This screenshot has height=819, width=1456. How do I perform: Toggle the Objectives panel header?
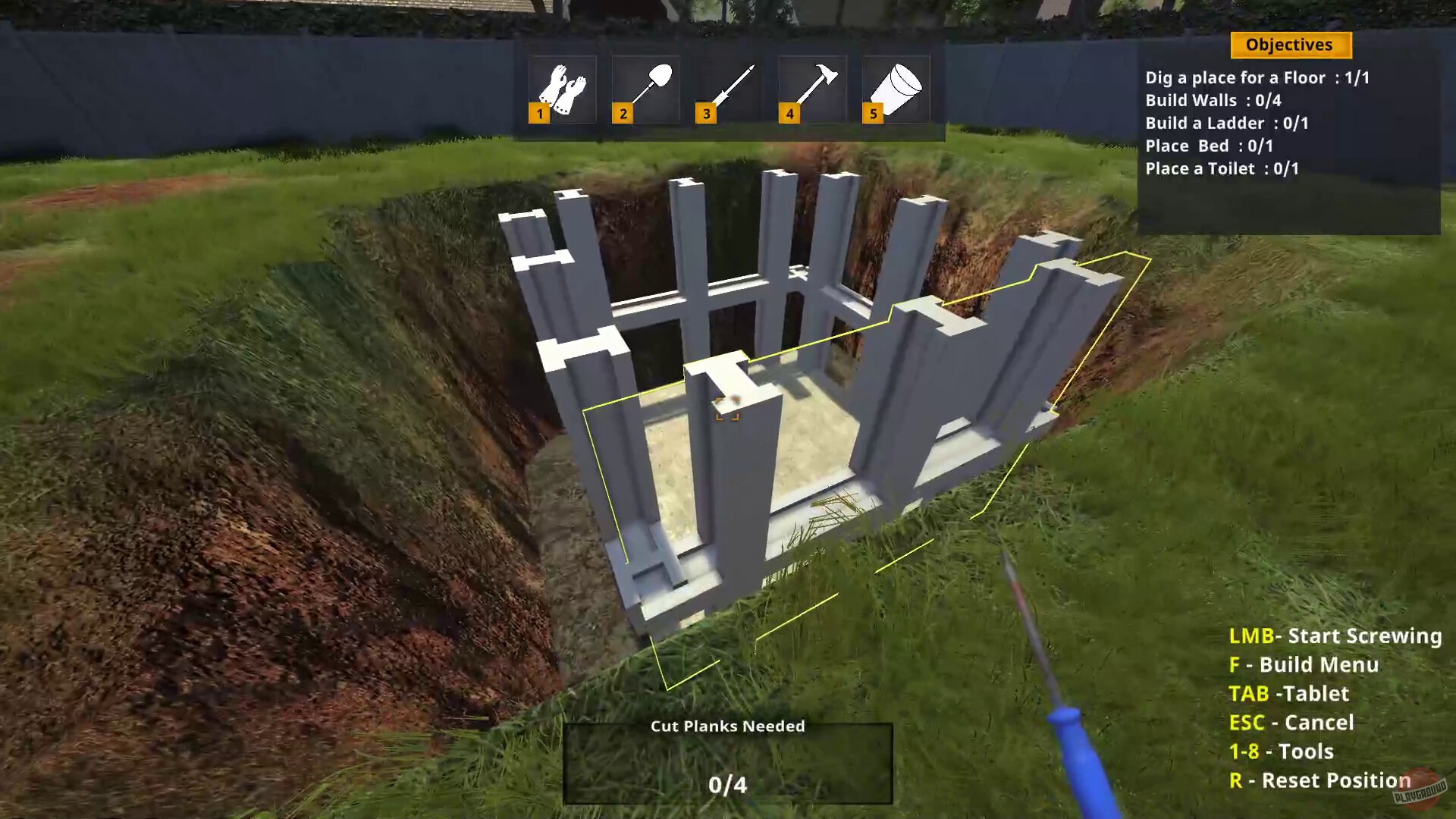pos(1289,45)
